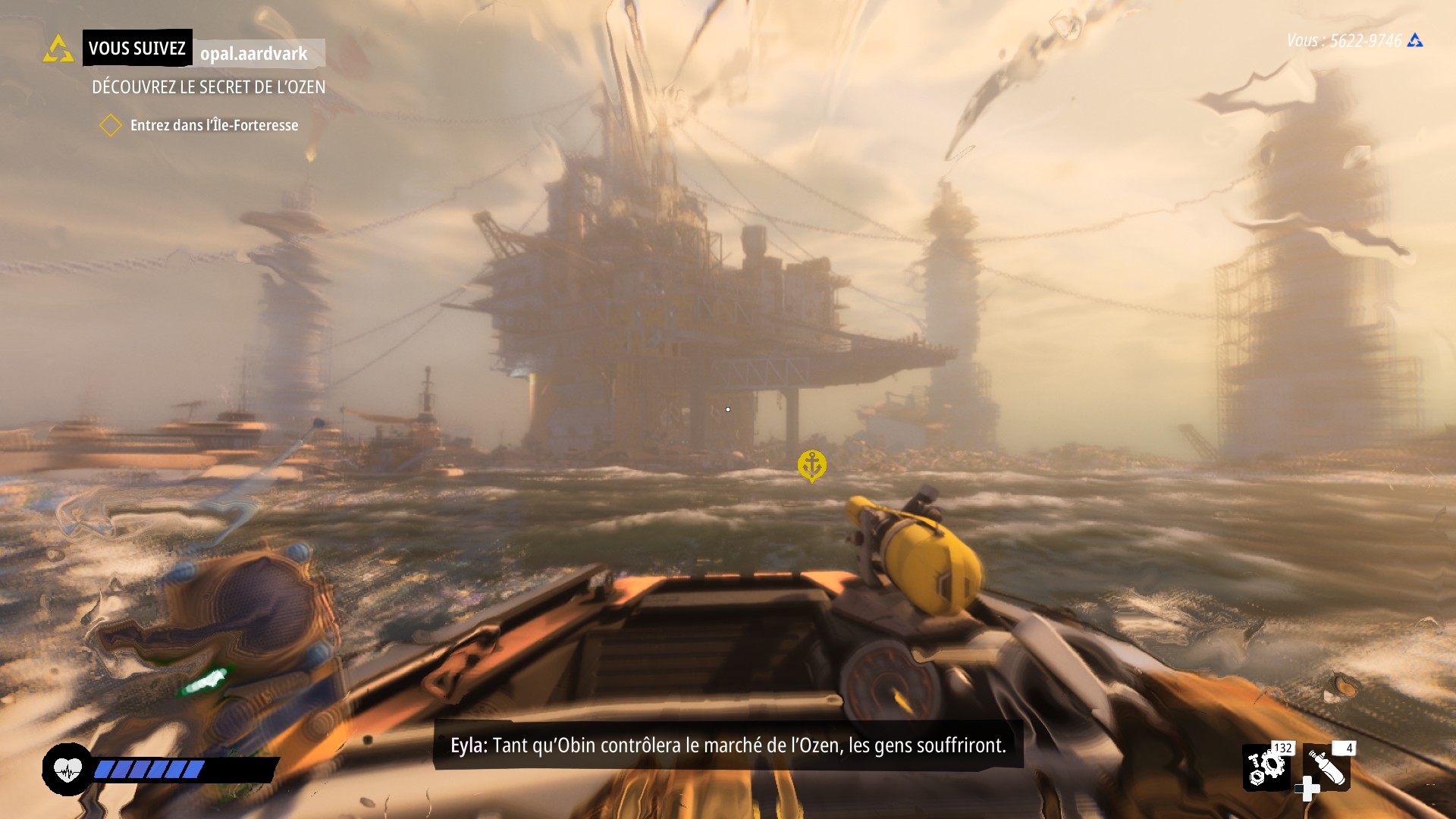Click the yellow anchor waypoint marker
Viewport: 1456px width, 819px height.
tap(811, 464)
